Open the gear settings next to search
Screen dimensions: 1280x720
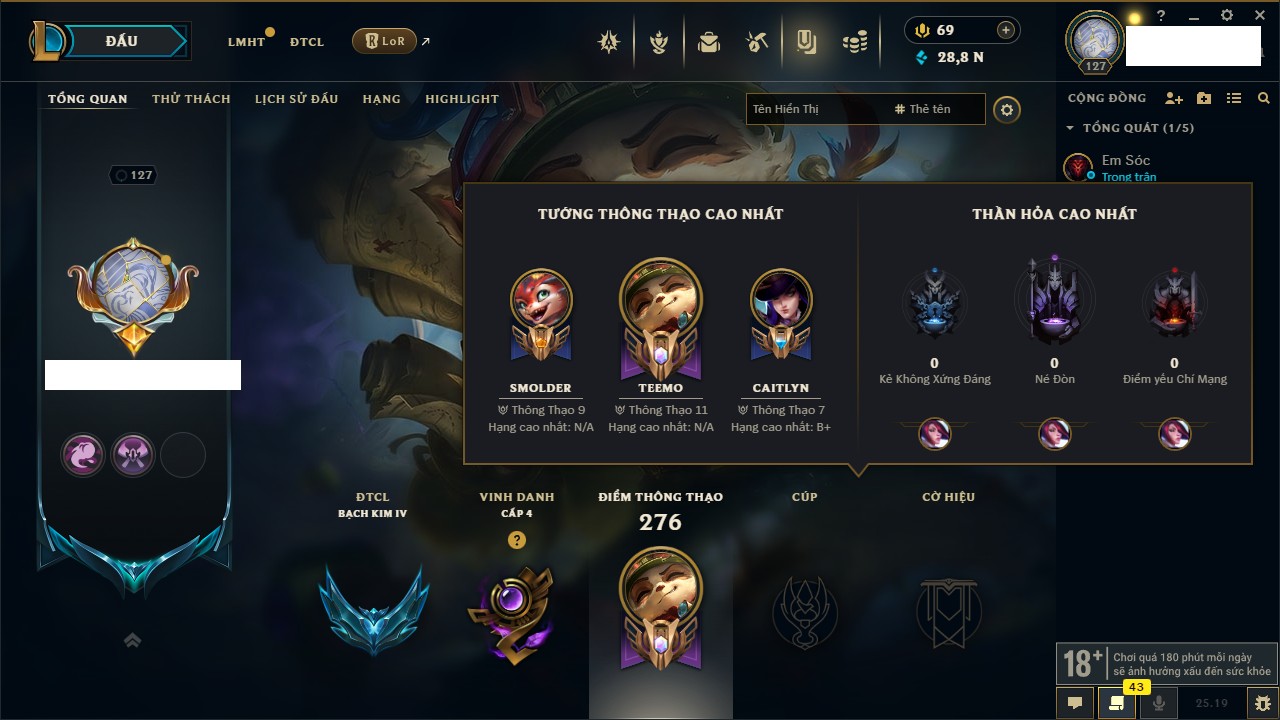1007,109
